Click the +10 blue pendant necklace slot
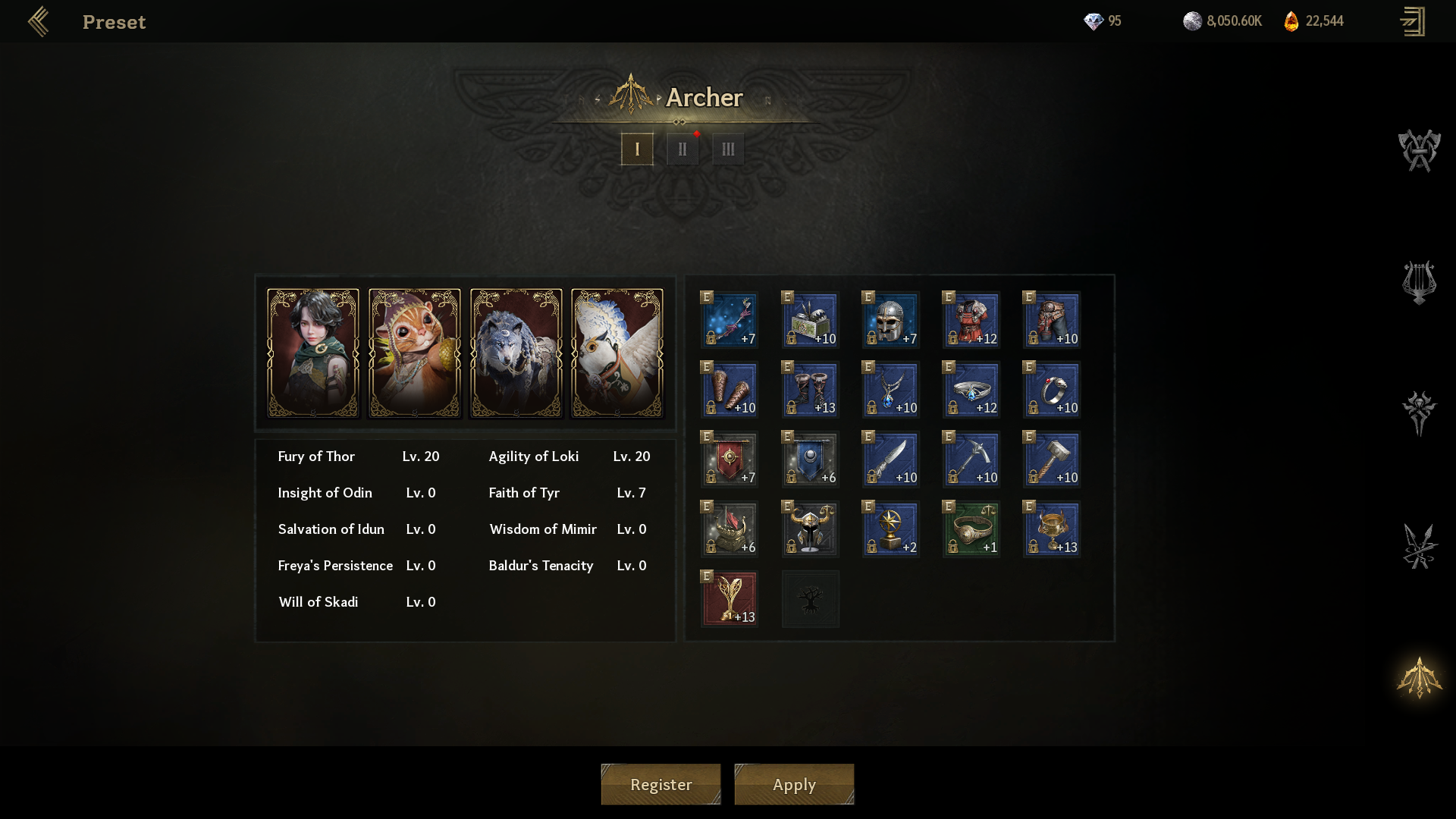Screen dimensions: 1456x819 (x=890, y=390)
